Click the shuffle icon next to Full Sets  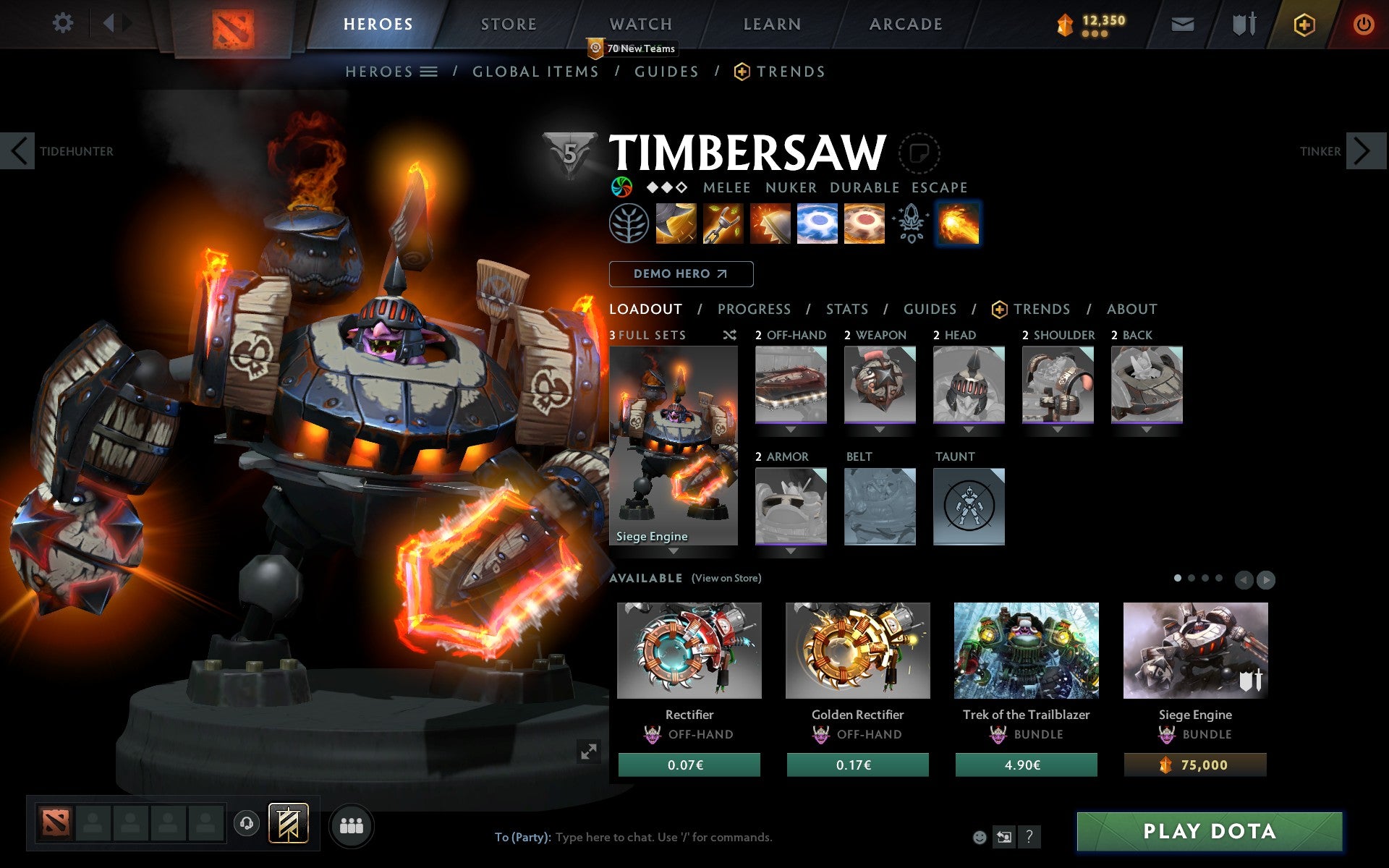[729, 335]
